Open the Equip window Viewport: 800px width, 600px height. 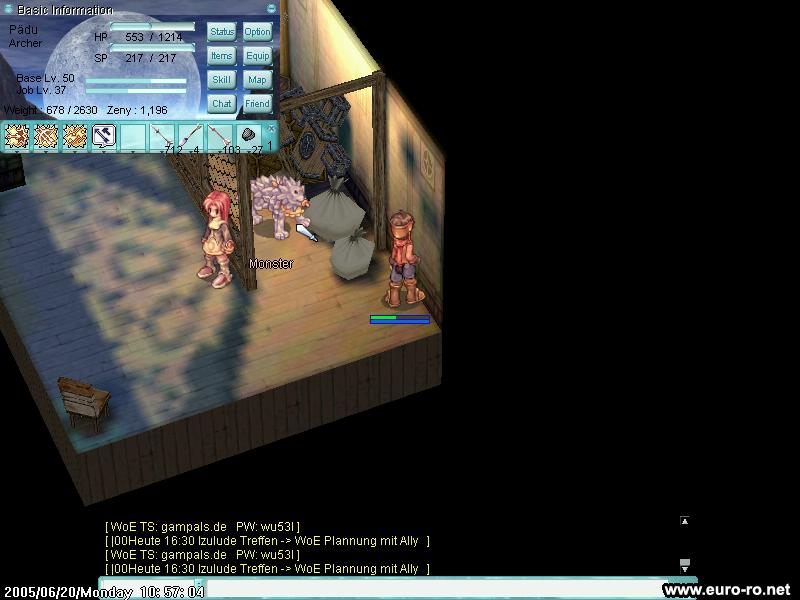click(x=257, y=56)
